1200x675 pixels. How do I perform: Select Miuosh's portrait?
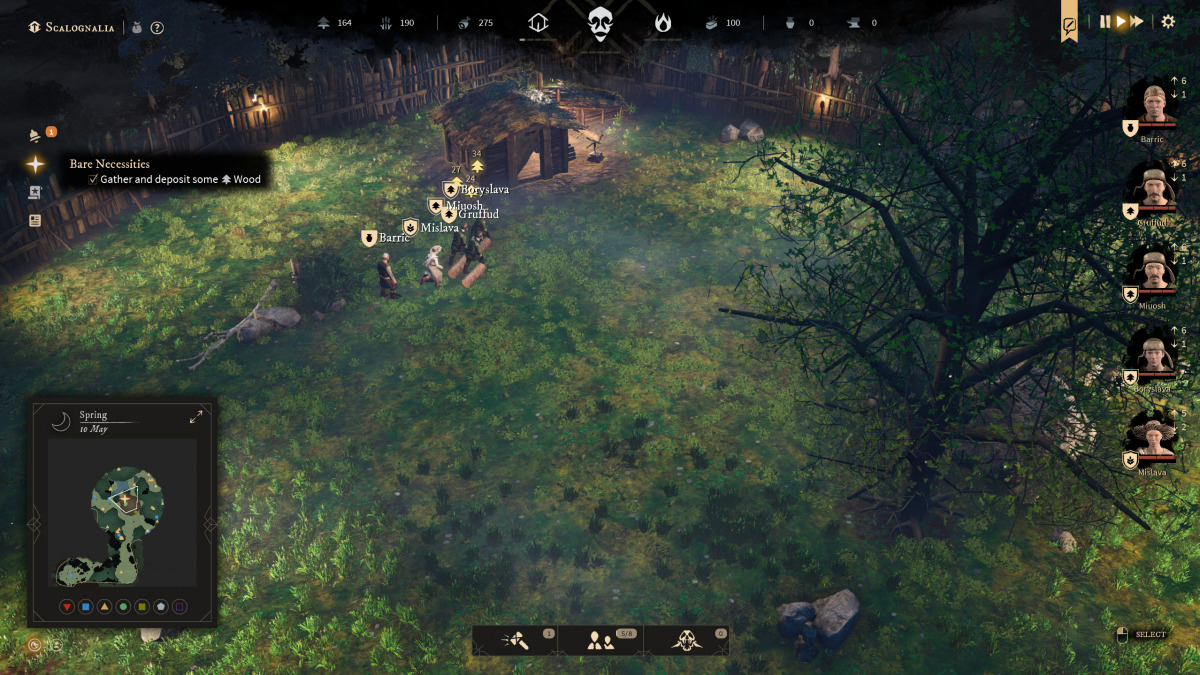(1153, 270)
